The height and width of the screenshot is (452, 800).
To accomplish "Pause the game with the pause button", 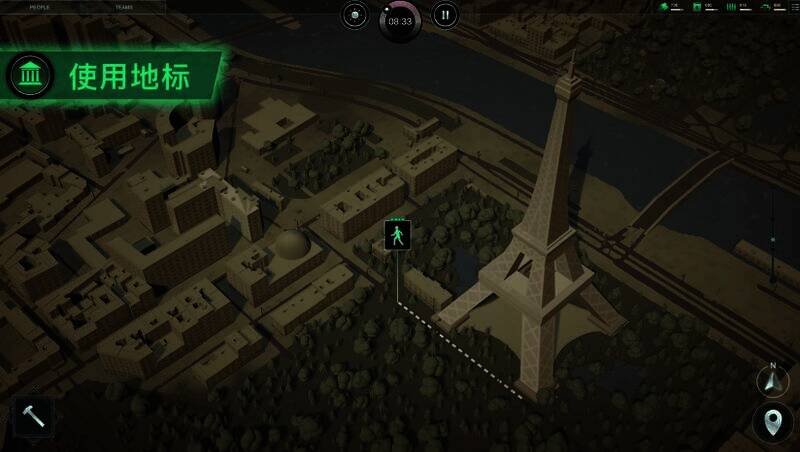I will (x=446, y=15).
